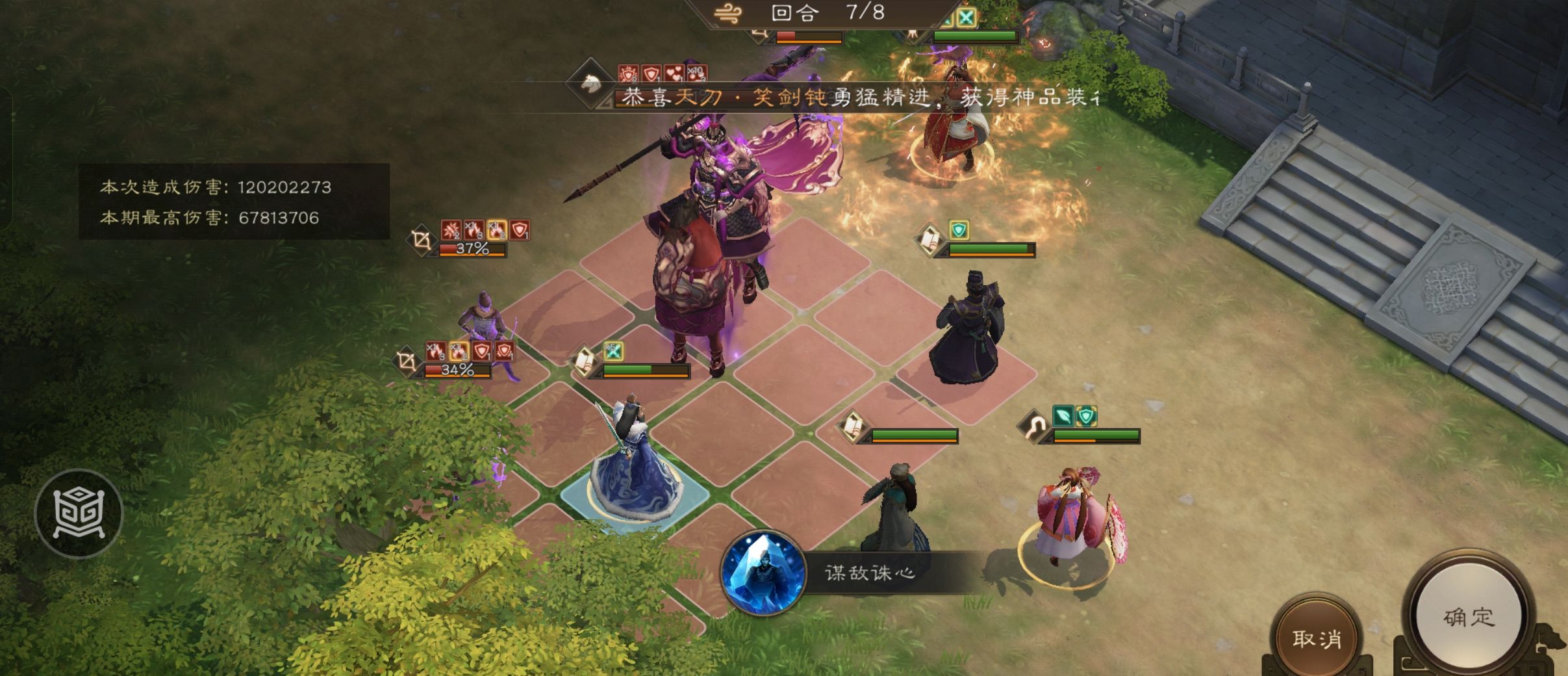This screenshot has width=1568, height=676.
Task: Cancel the skill with 取消
Action: [x=1317, y=639]
